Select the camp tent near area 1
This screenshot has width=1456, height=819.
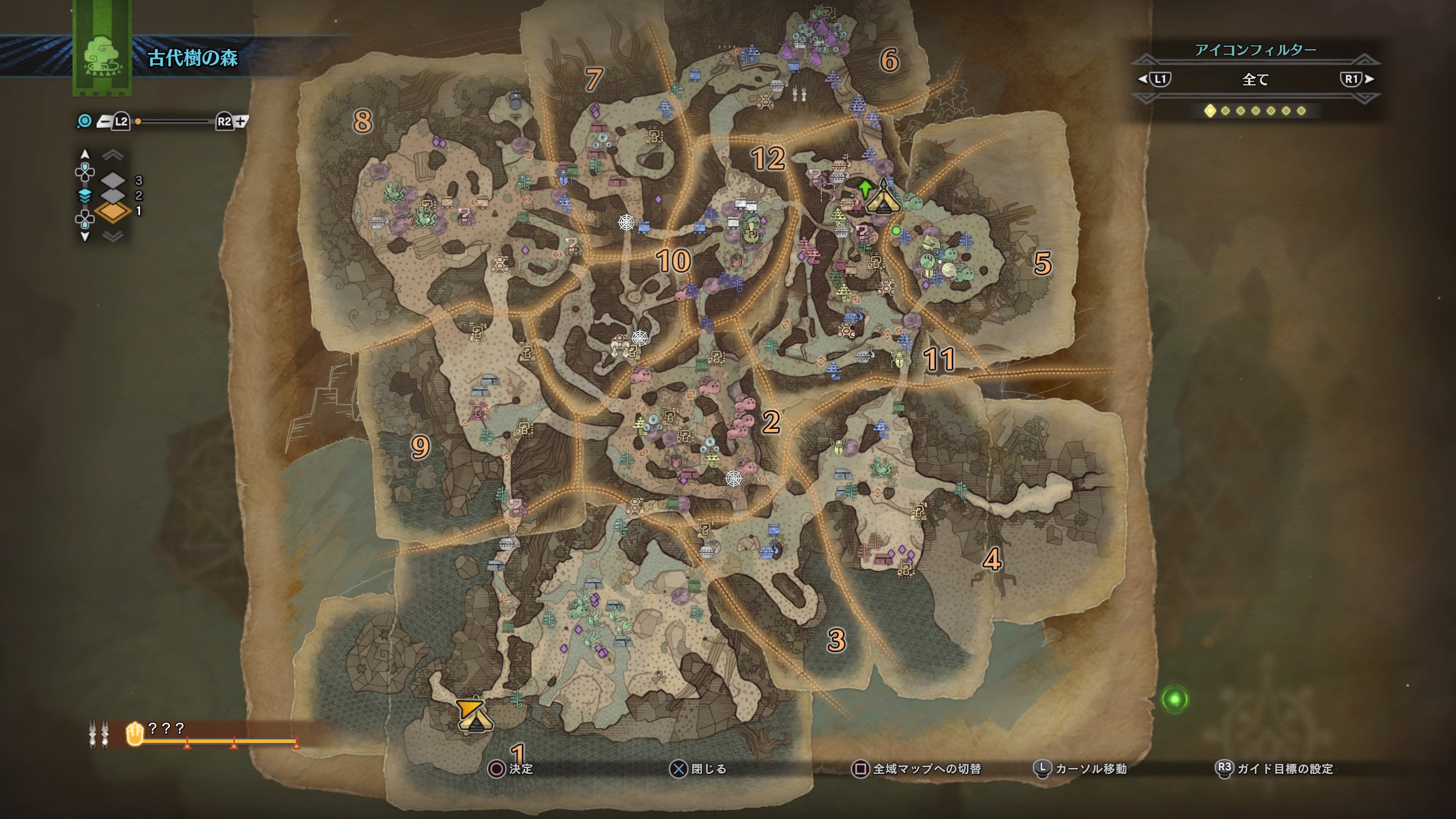point(474,716)
